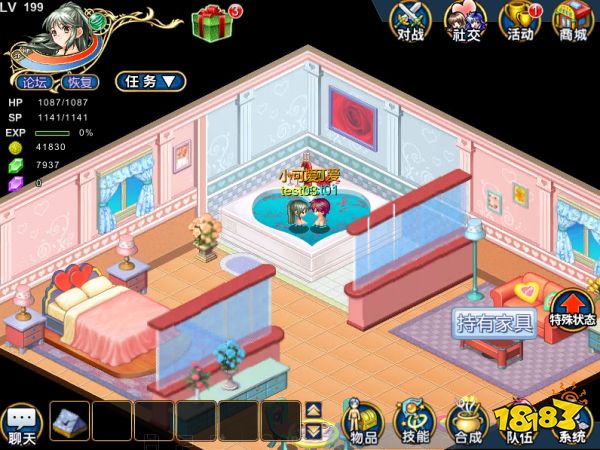600x450 pixels.
Task: Select the first hotbar item slot
Action: [x=71, y=422]
